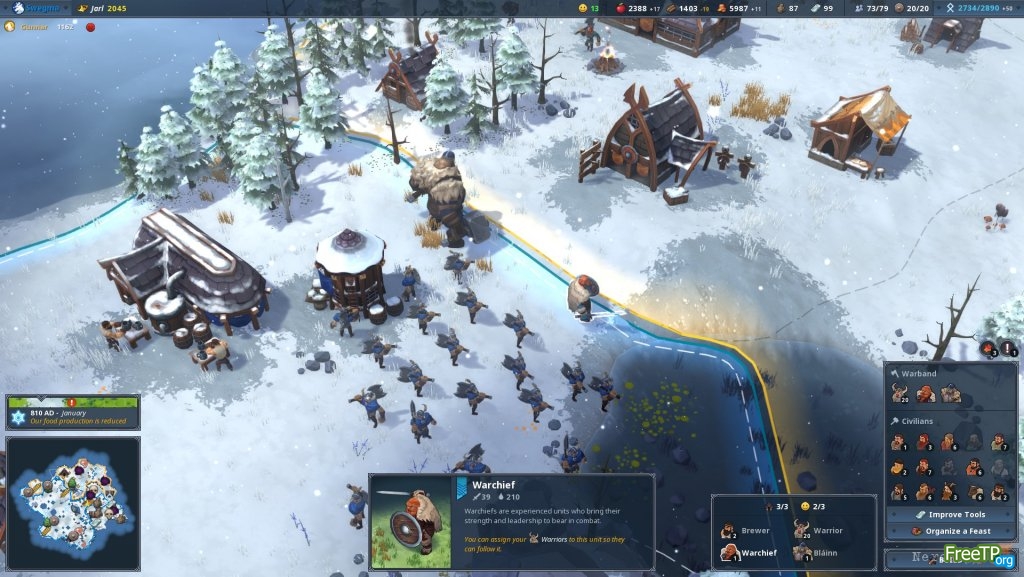Image resolution: width=1024 pixels, height=577 pixels.
Task: Select the Warrior entry in the zone panel
Action: [820, 531]
